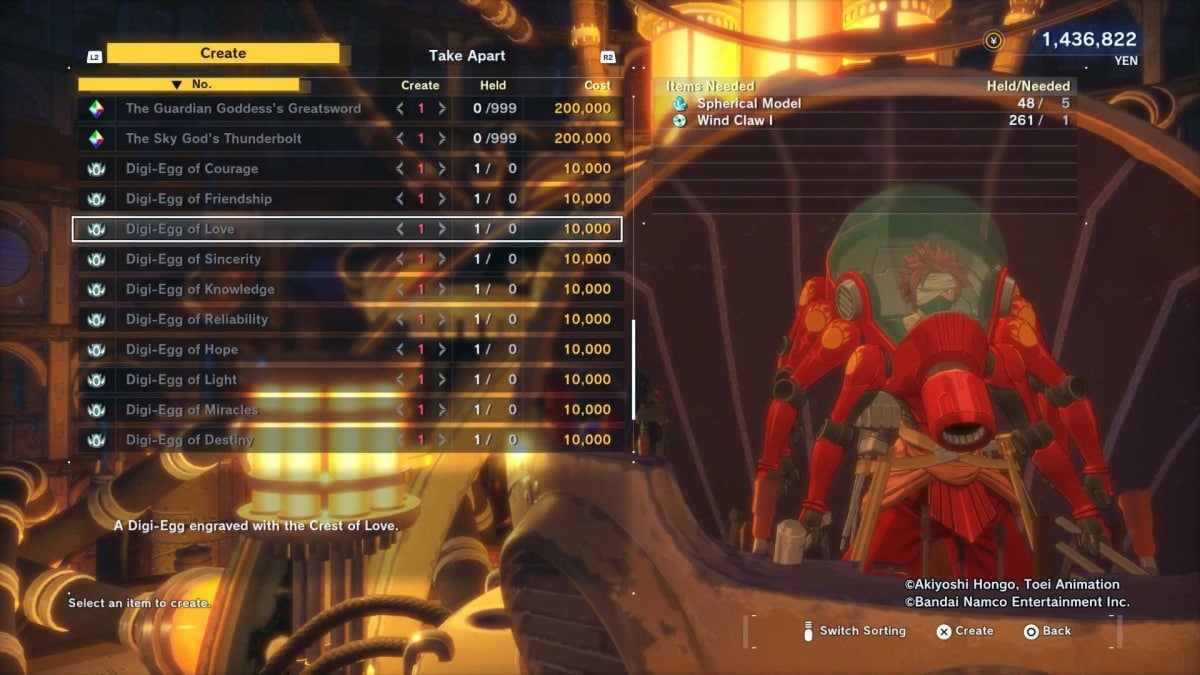Choose Digi-Egg of Sincerity
Viewport: 1200px width, 675px height.
(193, 259)
